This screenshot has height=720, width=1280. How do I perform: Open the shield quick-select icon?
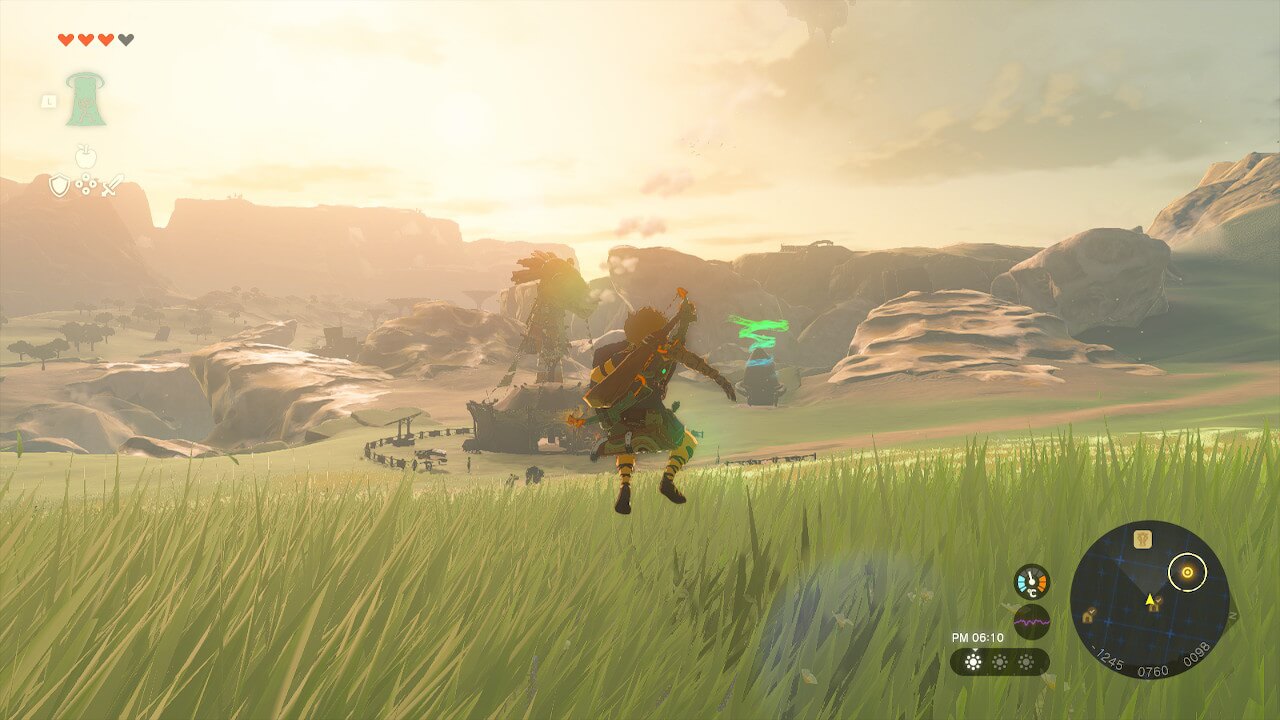point(59,185)
